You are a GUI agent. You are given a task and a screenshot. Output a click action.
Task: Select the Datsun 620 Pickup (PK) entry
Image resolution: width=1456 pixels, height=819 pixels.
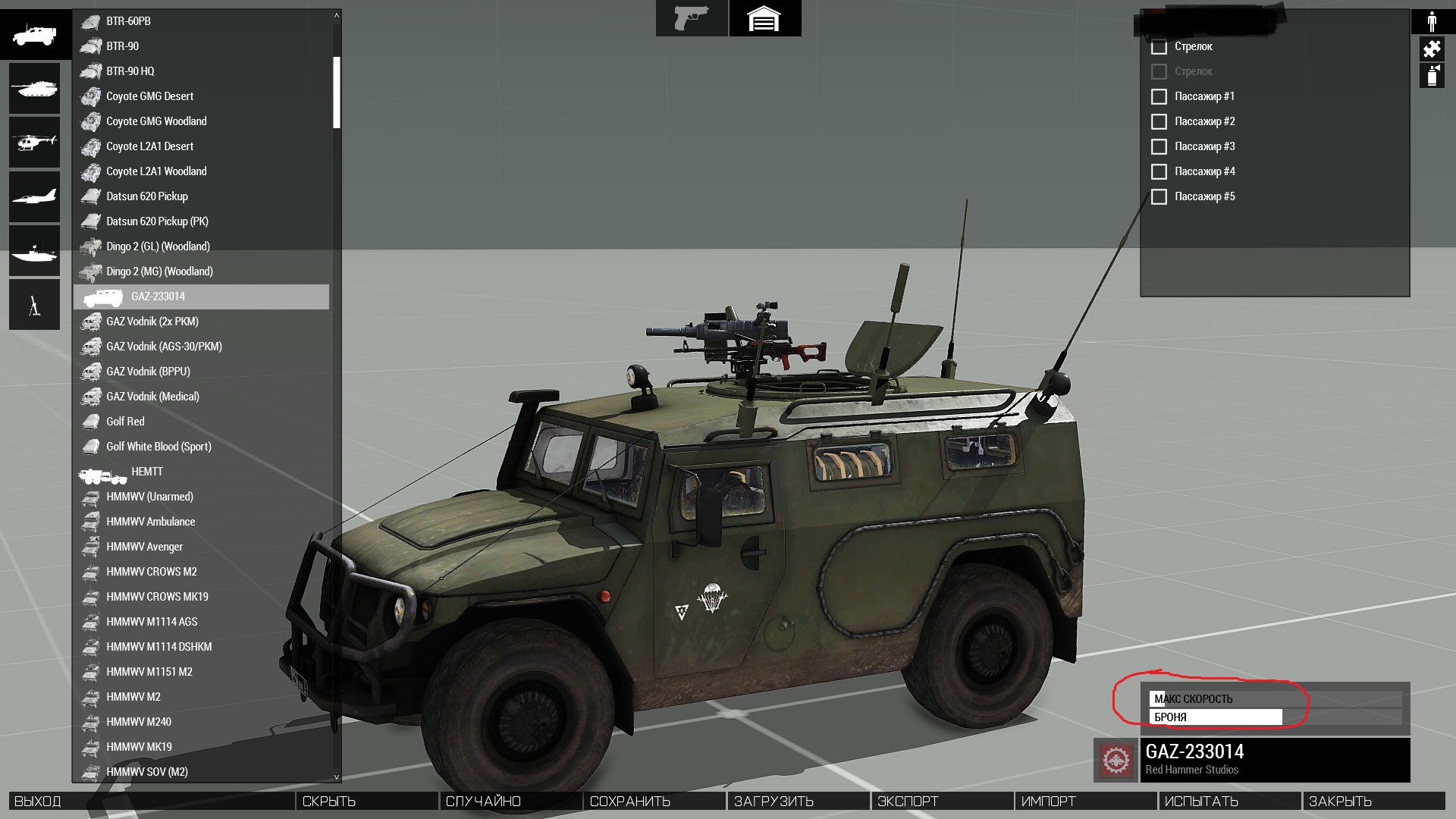coord(157,221)
